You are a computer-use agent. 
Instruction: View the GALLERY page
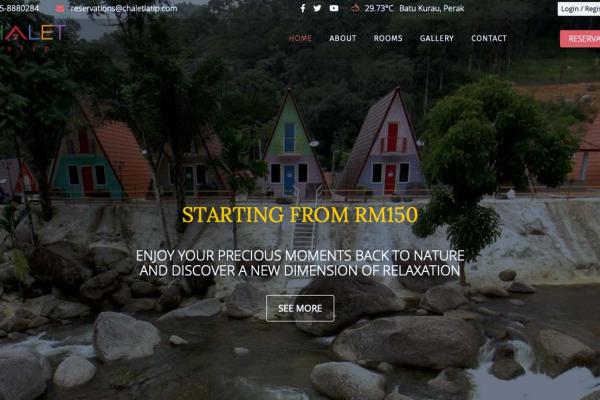pyautogui.click(x=437, y=39)
